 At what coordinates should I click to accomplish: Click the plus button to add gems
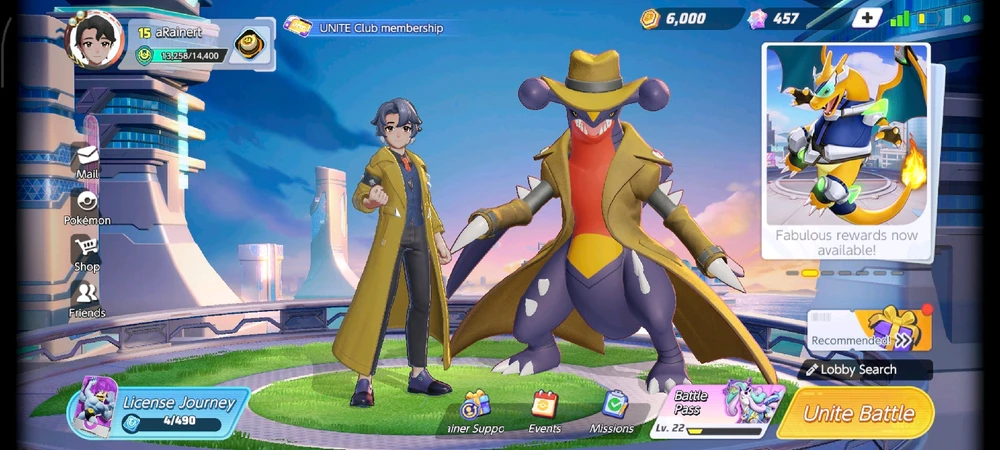865,18
